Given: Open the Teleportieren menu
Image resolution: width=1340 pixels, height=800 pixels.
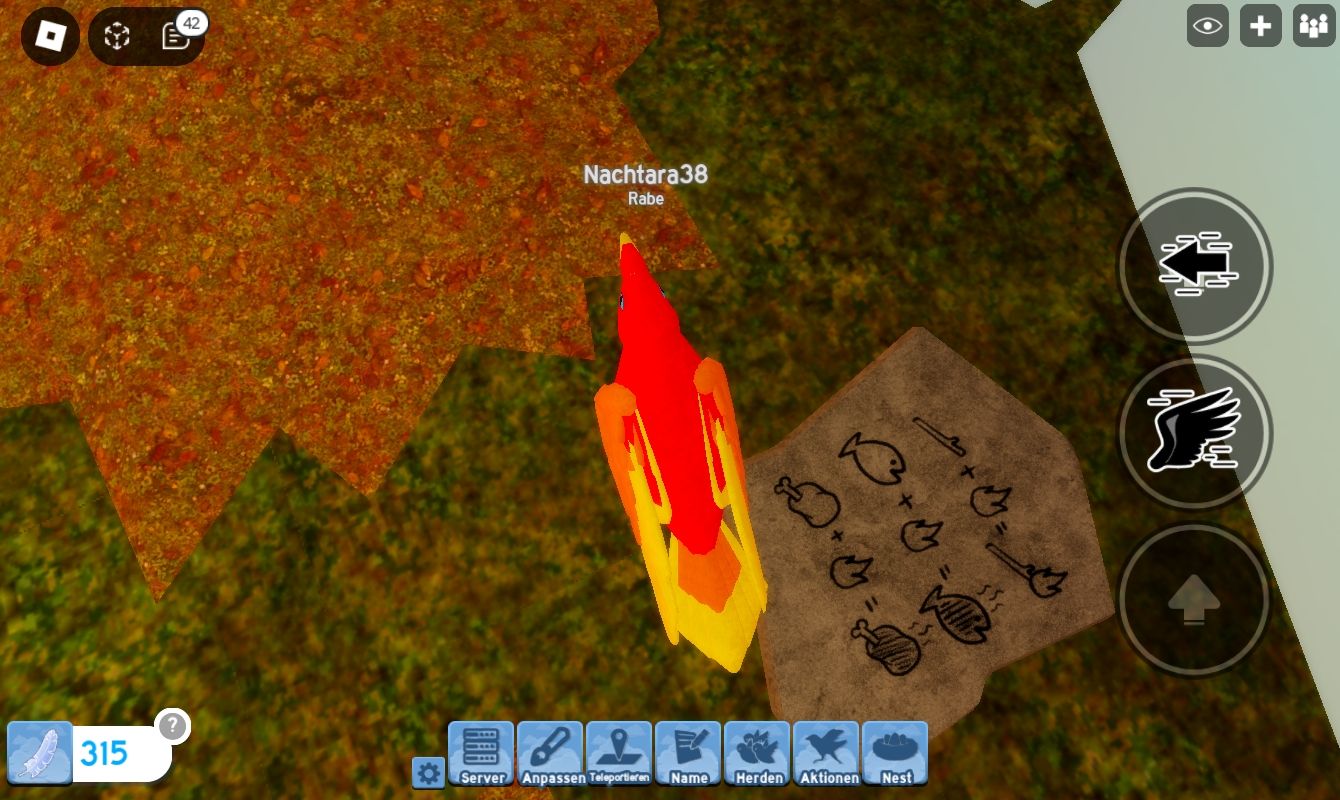Looking at the screenshot, I should pyautogui.click(x=619, y=754).
